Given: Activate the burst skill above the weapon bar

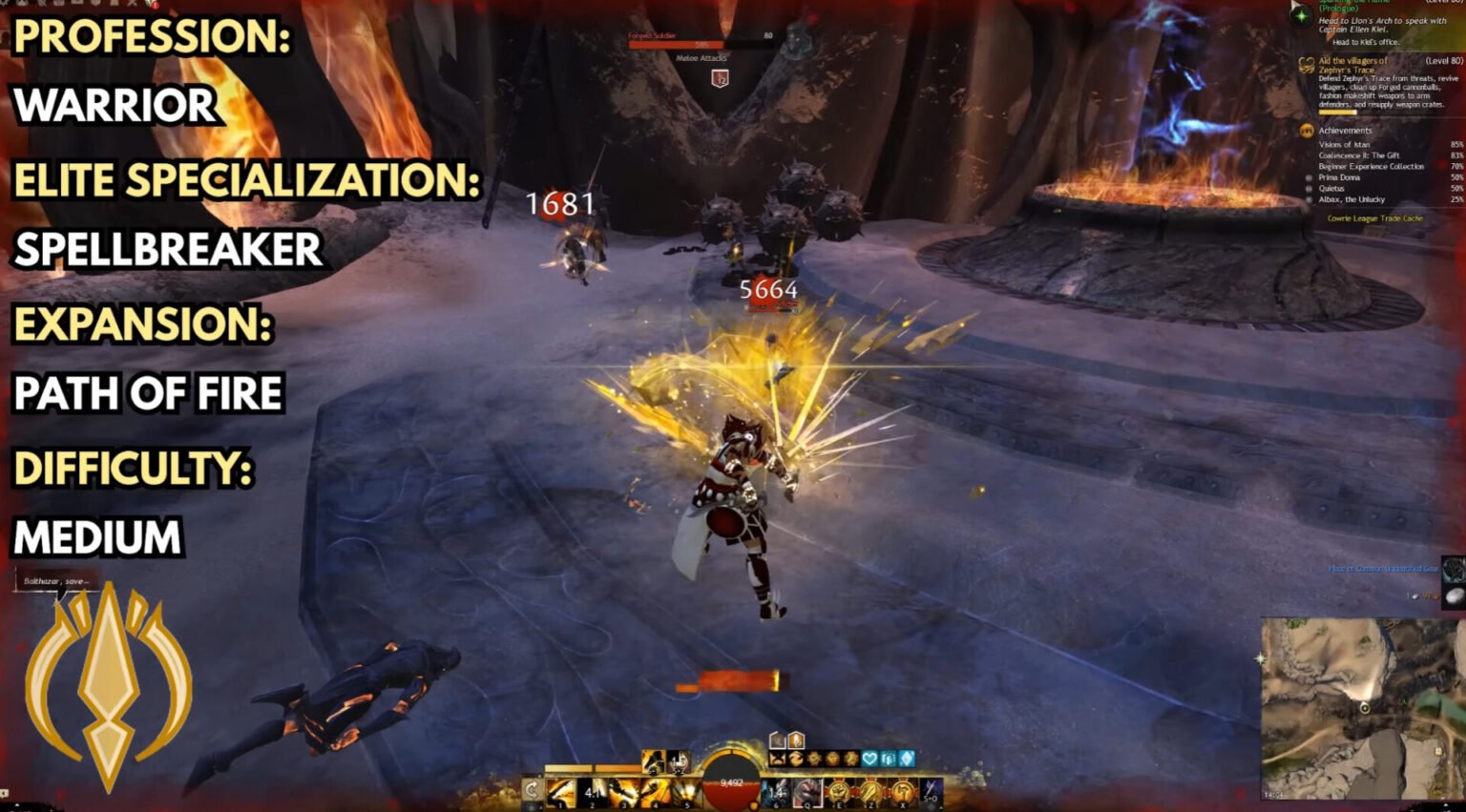Looking at the screenshot, I should [x=654, y=761].
